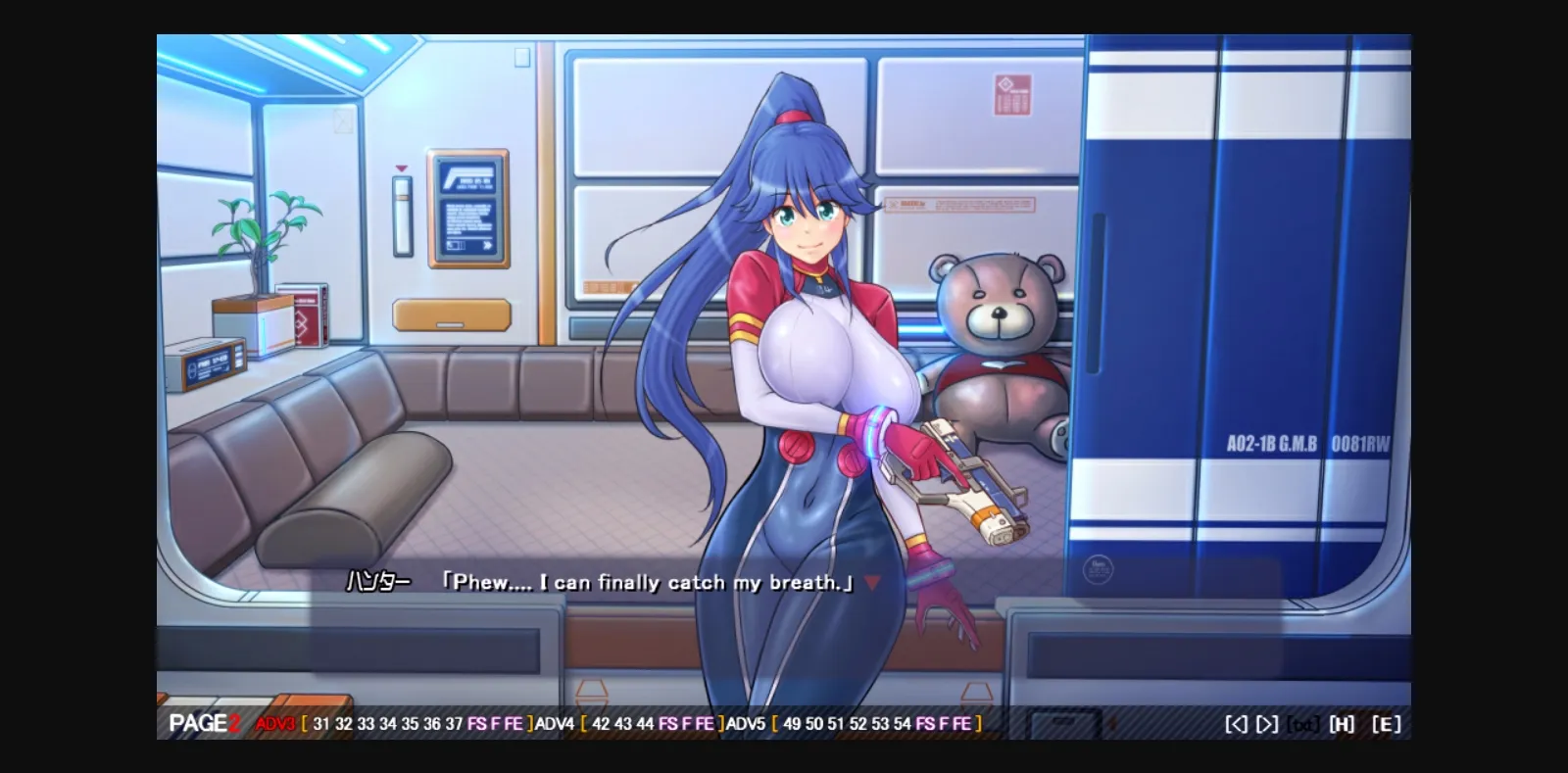Viewport: 1568px width, 773px height.
Task: Open scene 31 in the ADV3 list
Action: click(x=321, y=723)
